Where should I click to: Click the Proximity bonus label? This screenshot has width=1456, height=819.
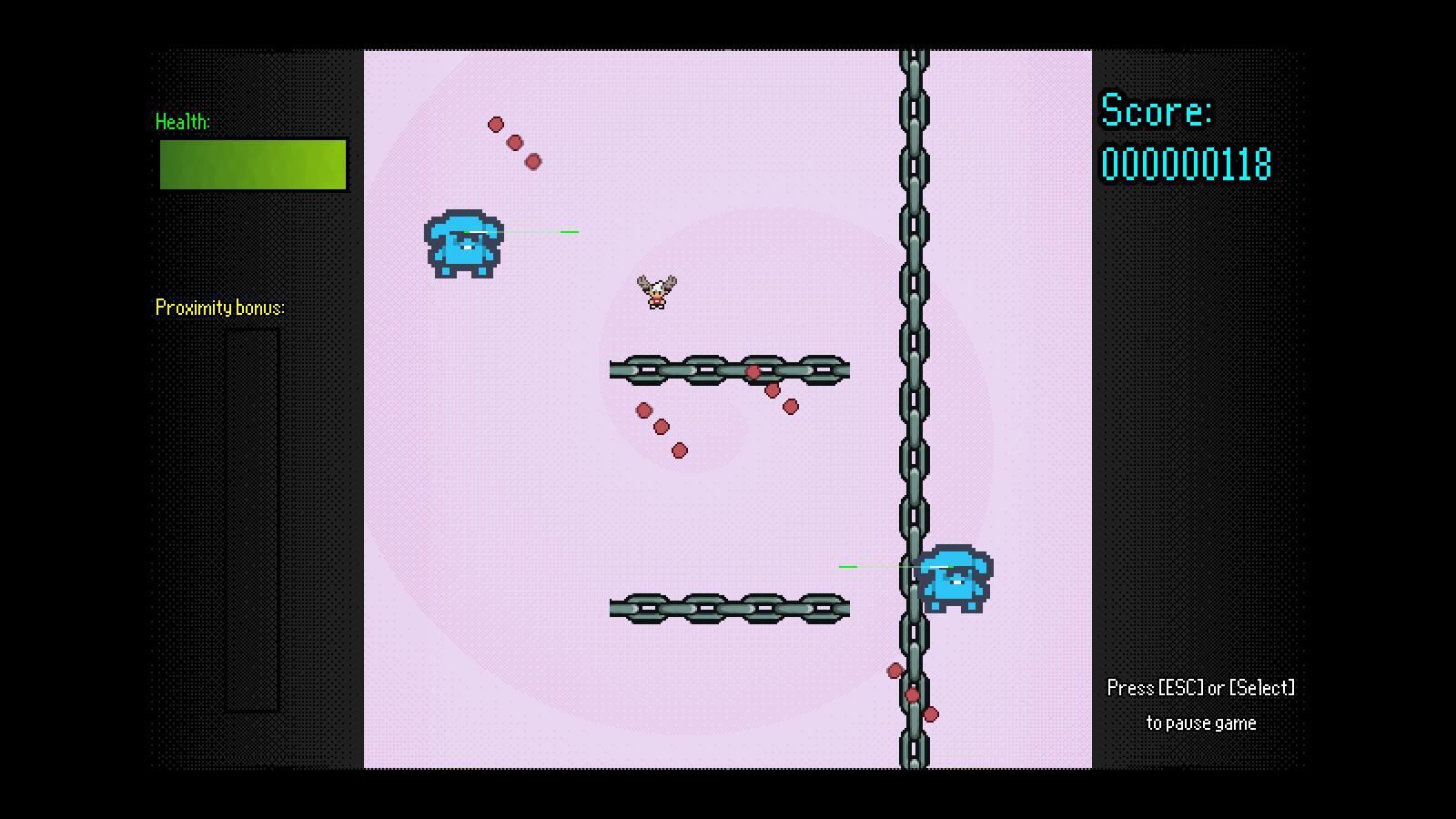(218, 308)
